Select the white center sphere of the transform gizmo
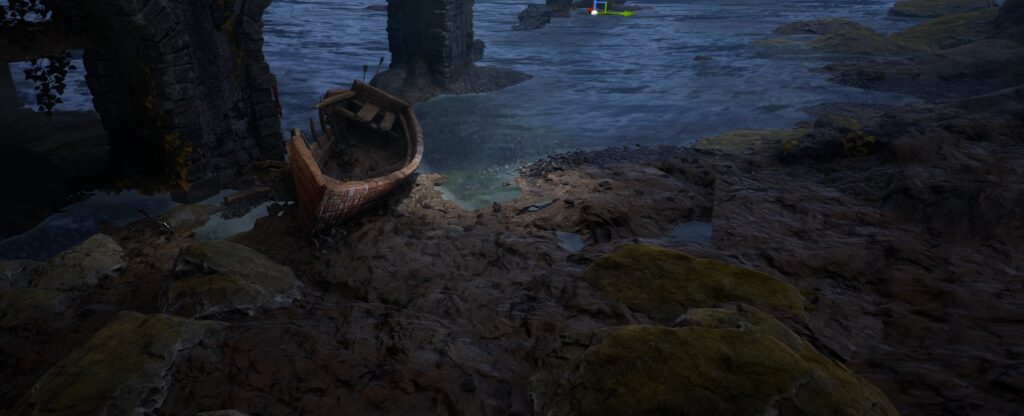This screenshot has width=1024, height=416. click(594, 12)
